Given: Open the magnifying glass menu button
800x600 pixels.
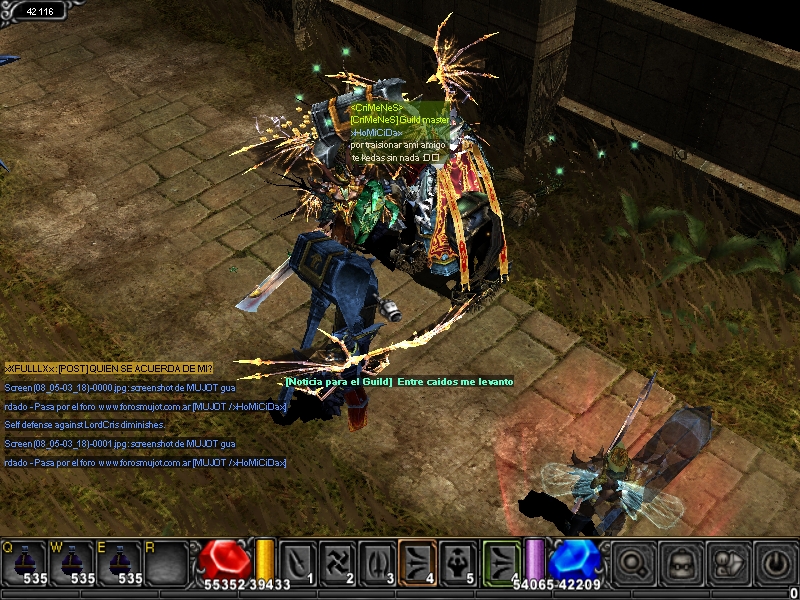Looking at the screenshot, I should (x=633, y=562).
